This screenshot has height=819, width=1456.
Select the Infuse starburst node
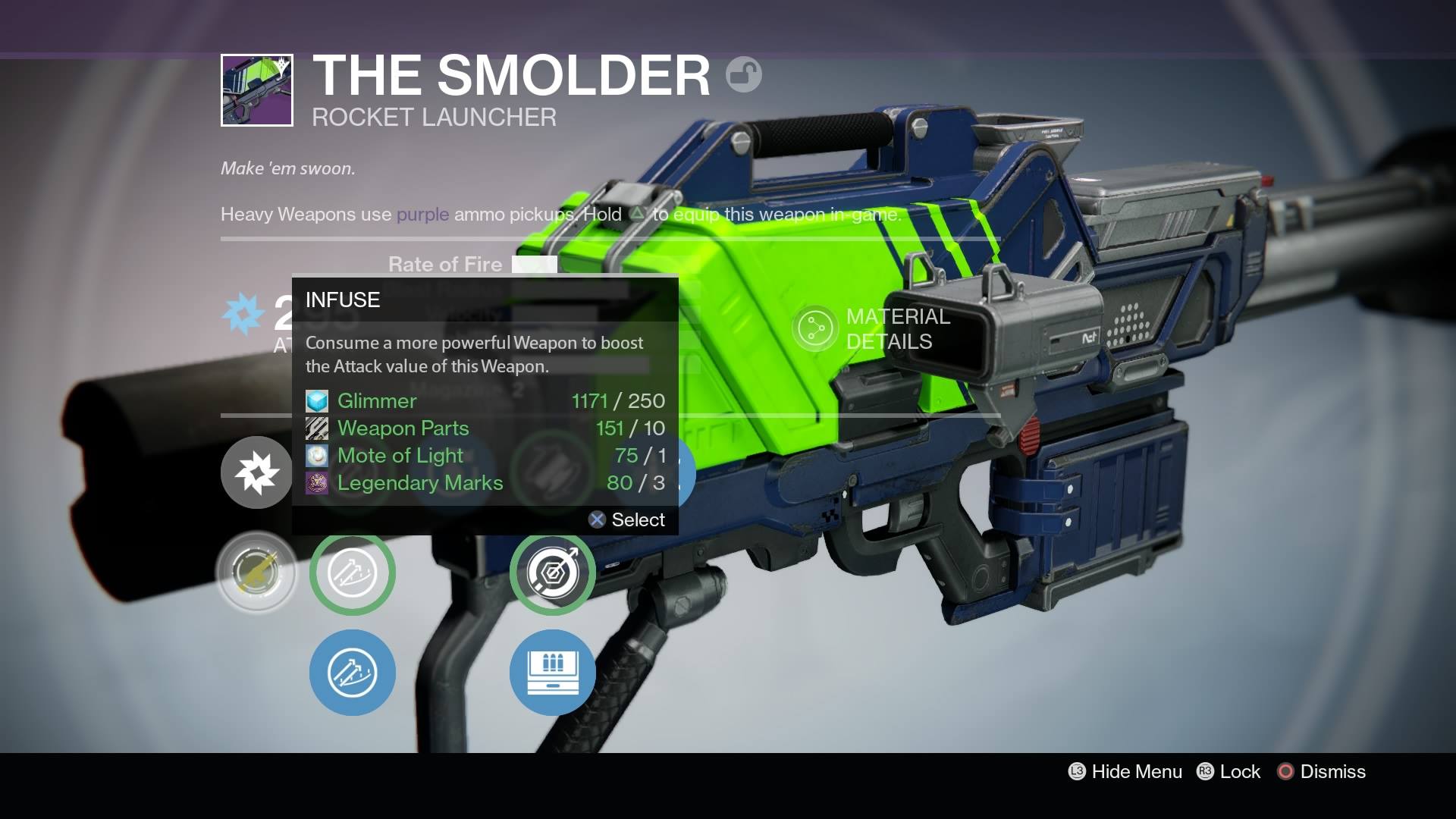click(x=256, y=472)
